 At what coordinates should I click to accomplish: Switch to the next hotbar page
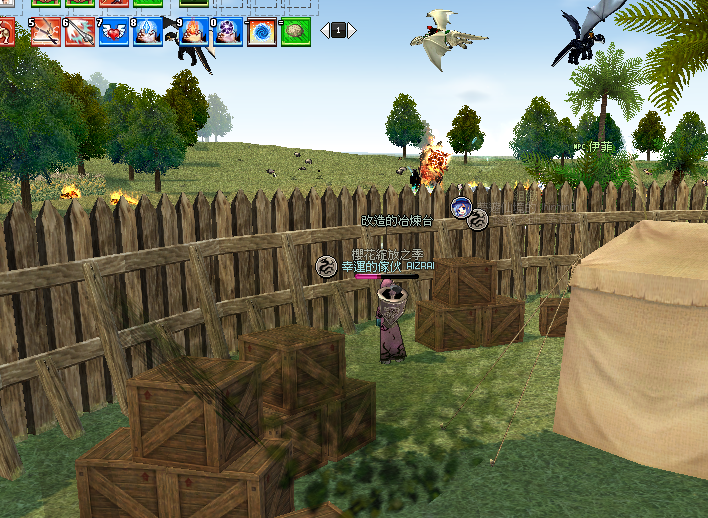pos(352,31)
